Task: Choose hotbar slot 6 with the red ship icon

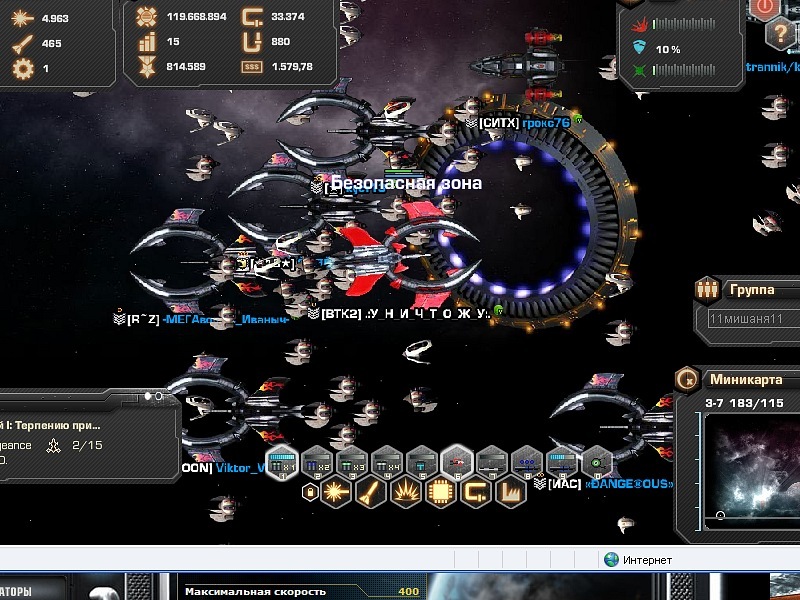Action: [457, 461]
